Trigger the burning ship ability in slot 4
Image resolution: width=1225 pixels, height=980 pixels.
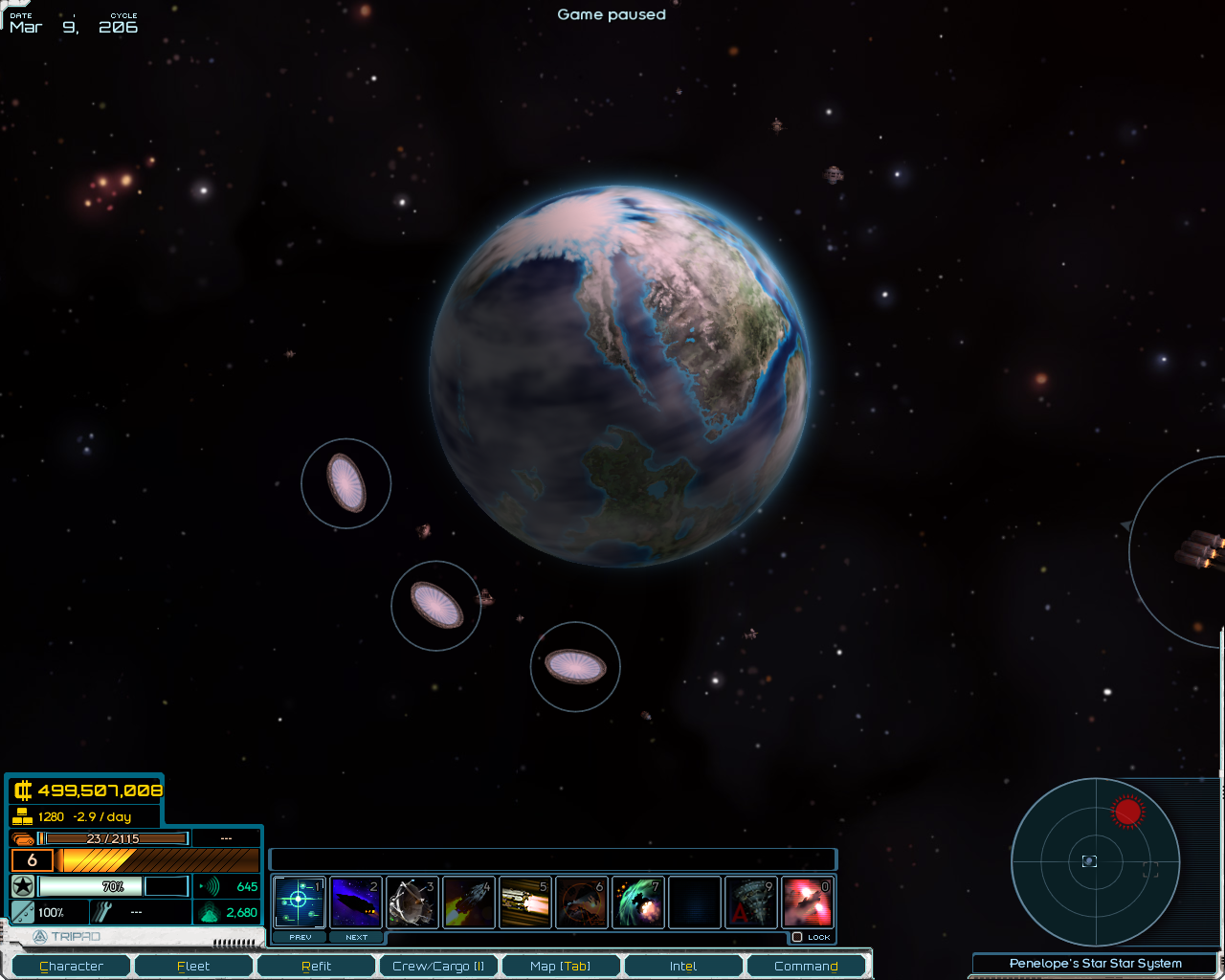point(468,902)
